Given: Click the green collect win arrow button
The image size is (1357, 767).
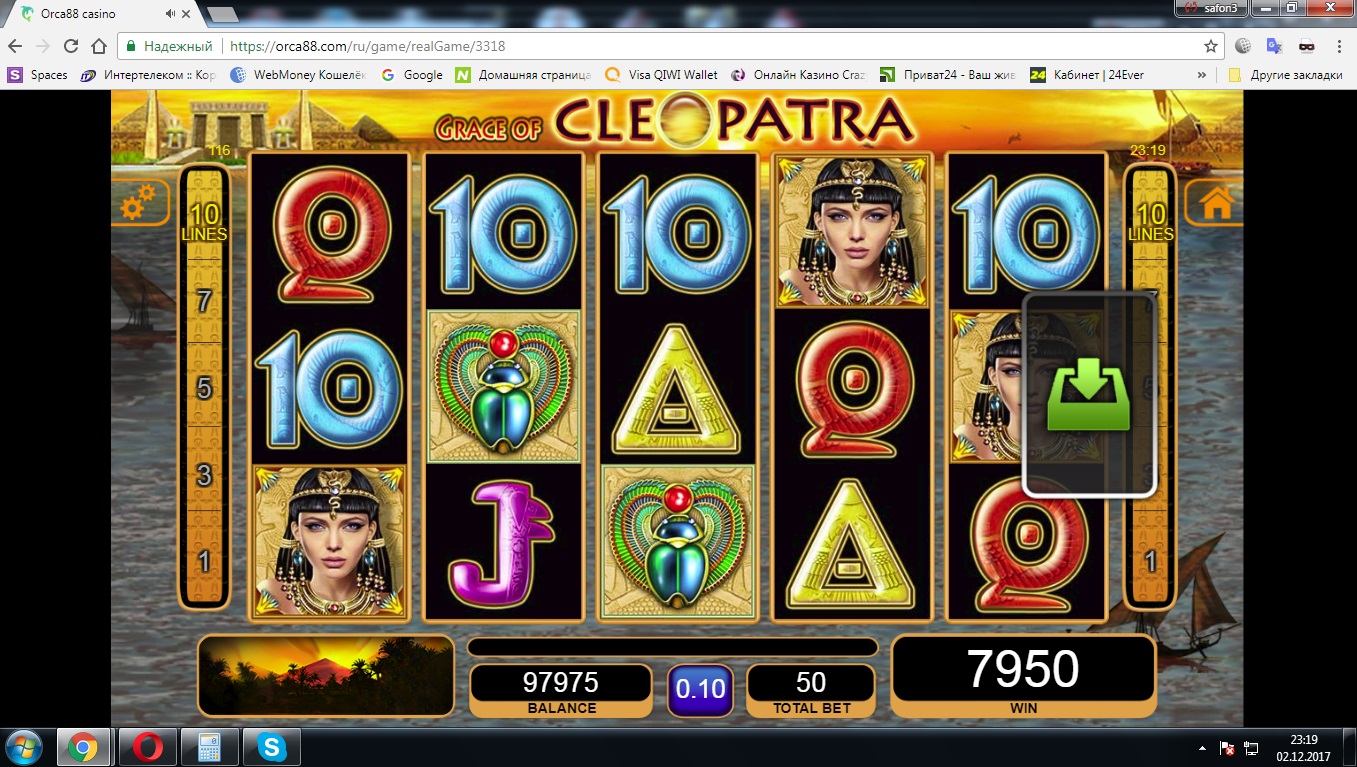Looking at the screenshot, I should click(1088, 395).
